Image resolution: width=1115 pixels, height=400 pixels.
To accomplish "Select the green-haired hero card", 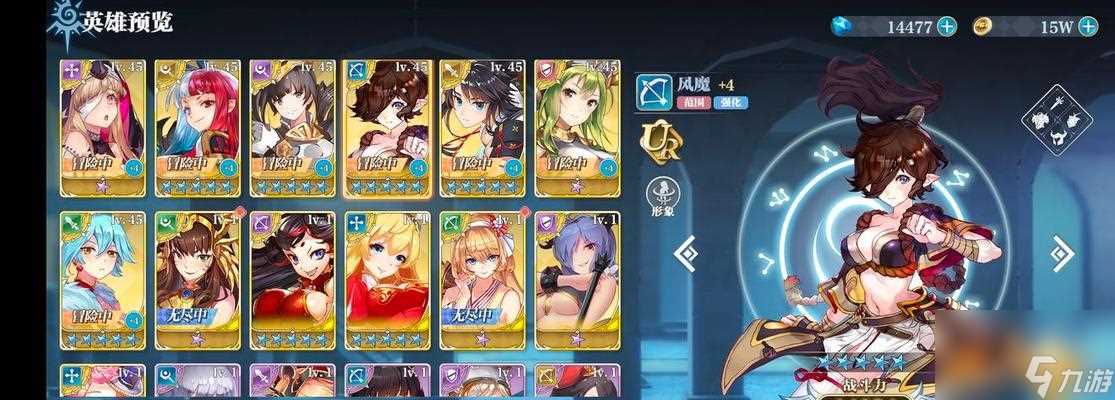I will [x=577, y=126].
